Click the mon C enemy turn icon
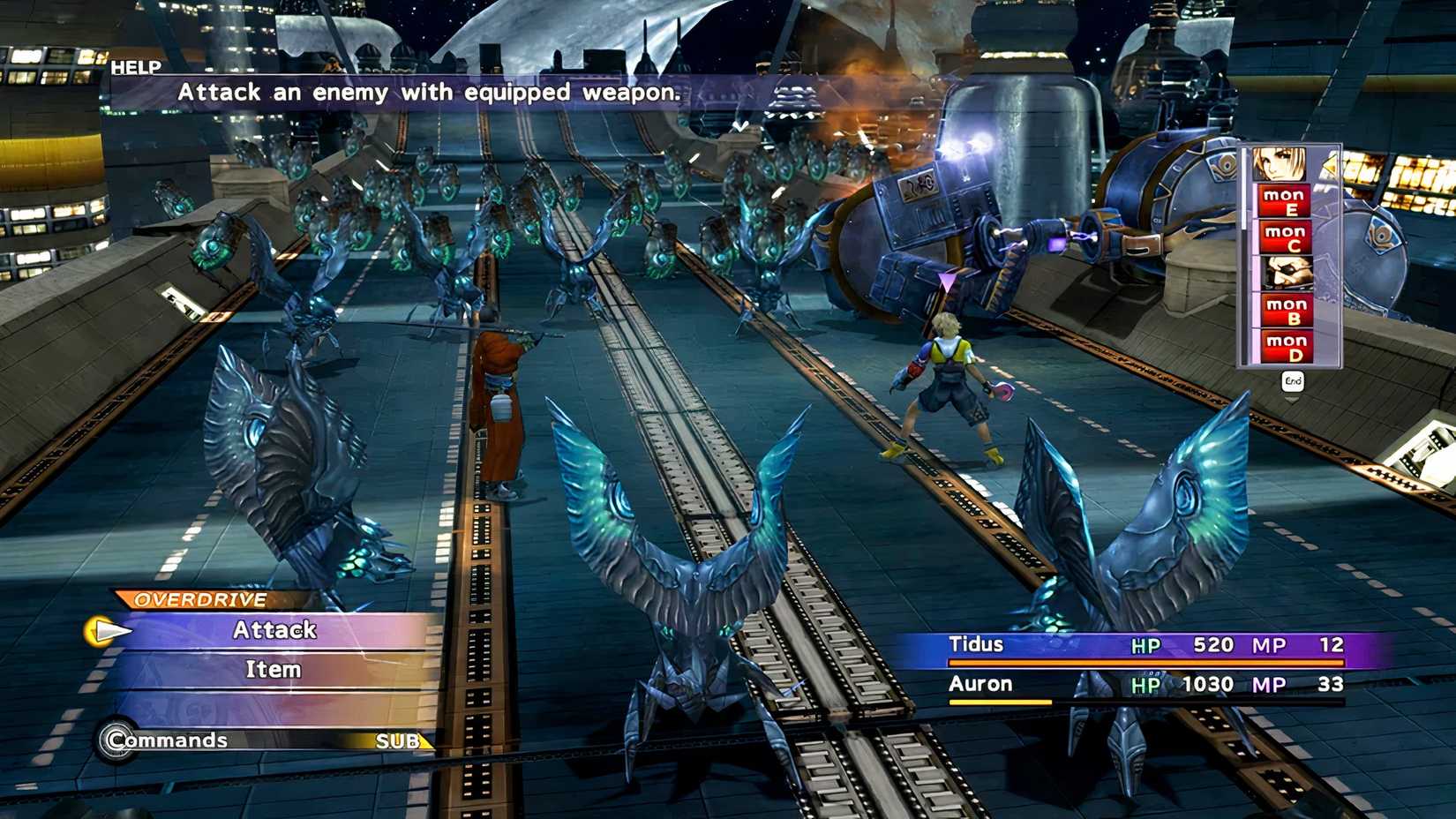This screenshot has width=1456, height=819. click(x=1287, y=237)
